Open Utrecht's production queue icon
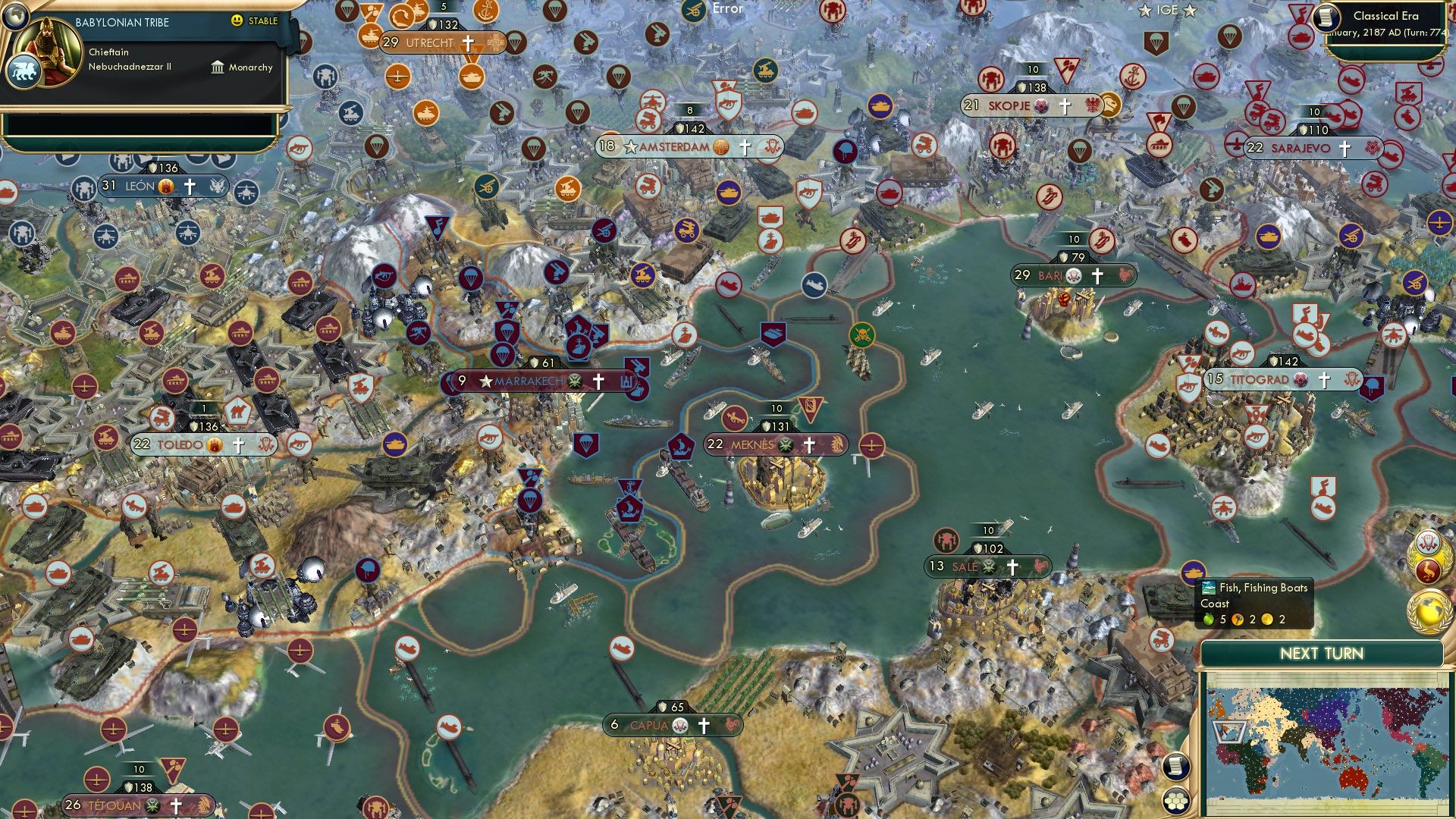Image resolution: width=1456 pixels, height=819 pixels. pos(496,43)
